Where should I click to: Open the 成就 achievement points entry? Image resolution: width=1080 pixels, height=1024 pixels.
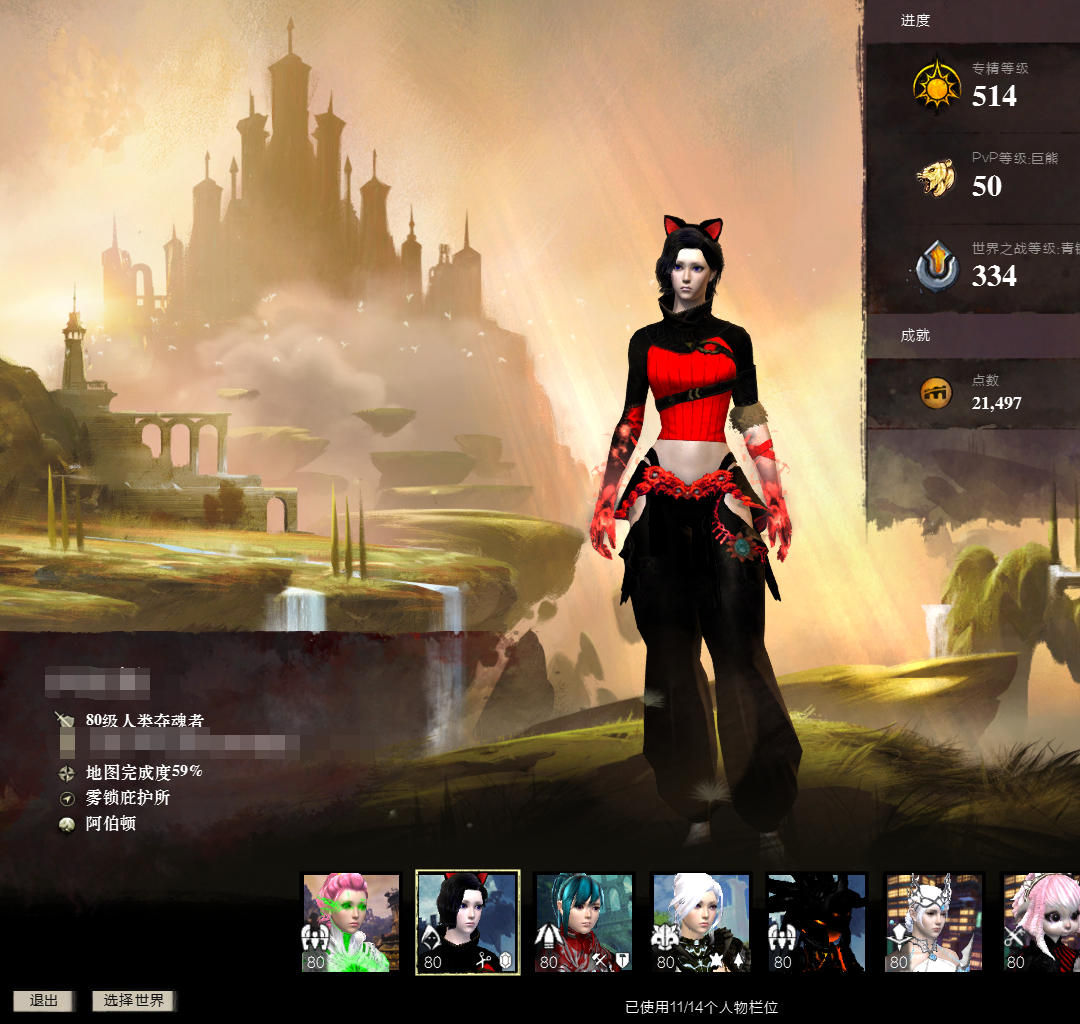(972, 393)
